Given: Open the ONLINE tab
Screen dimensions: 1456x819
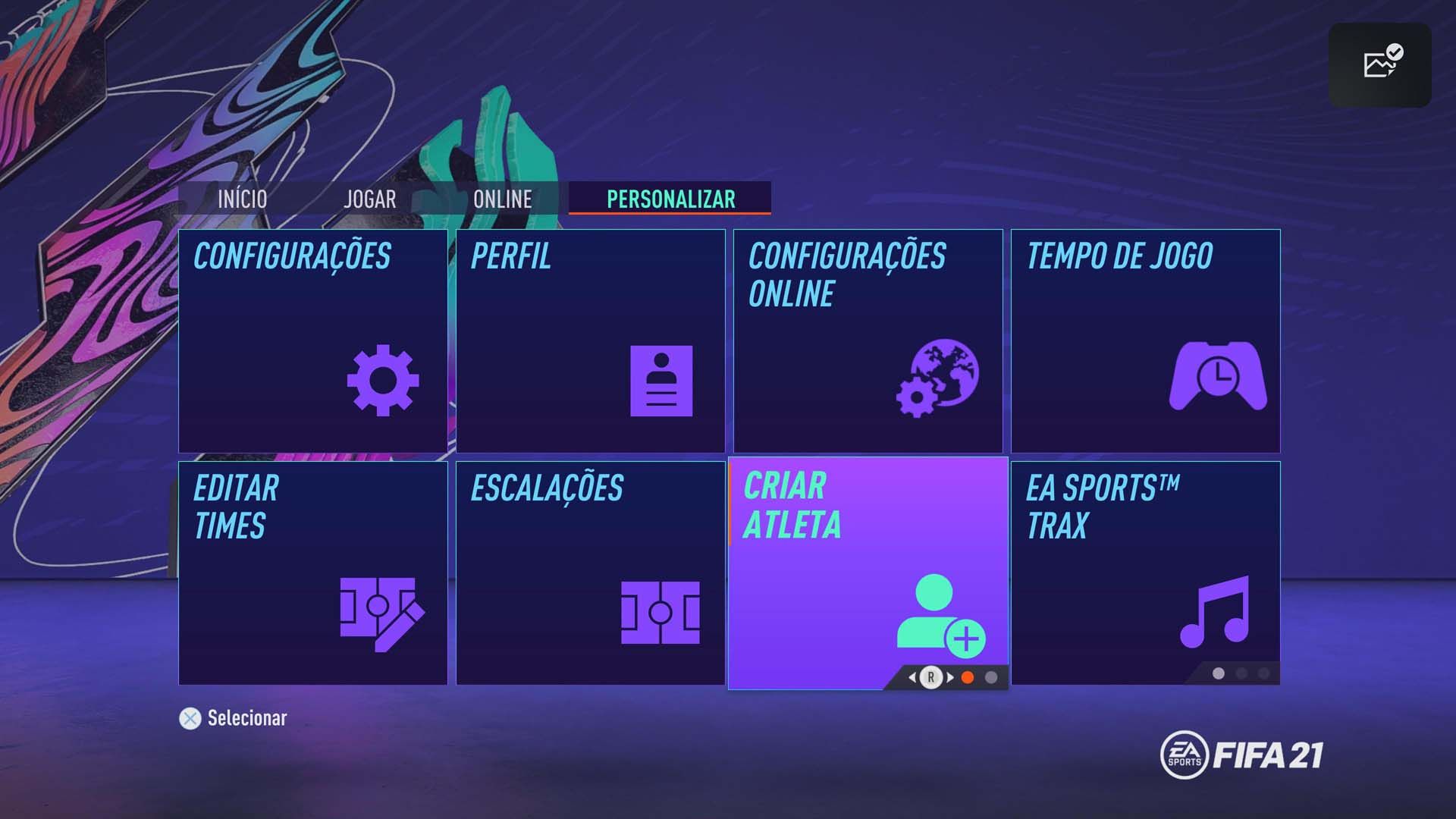Looking at the screenshot, I should click(503, 199).
